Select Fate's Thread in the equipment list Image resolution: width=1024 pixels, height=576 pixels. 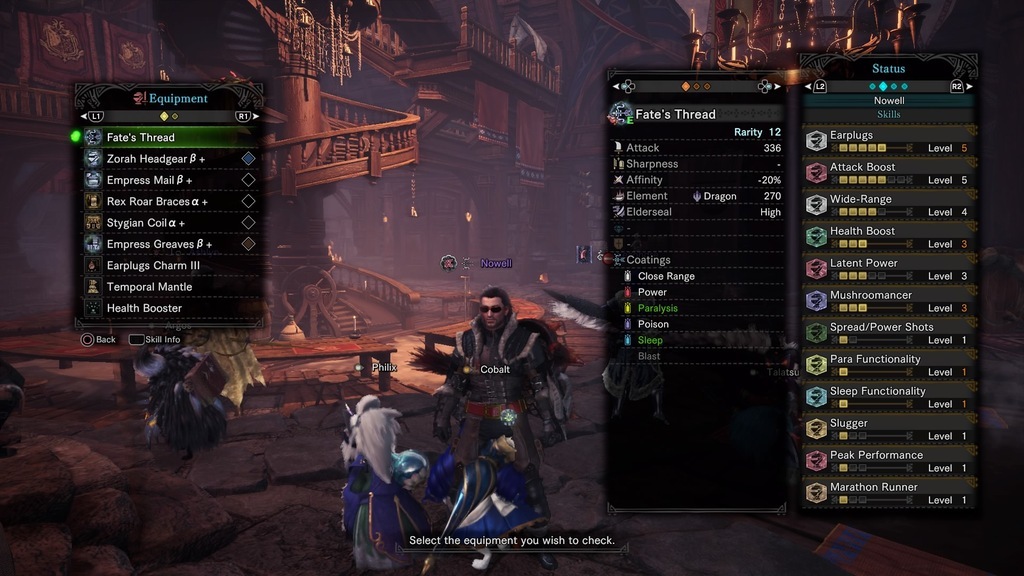tap(165, 137)
